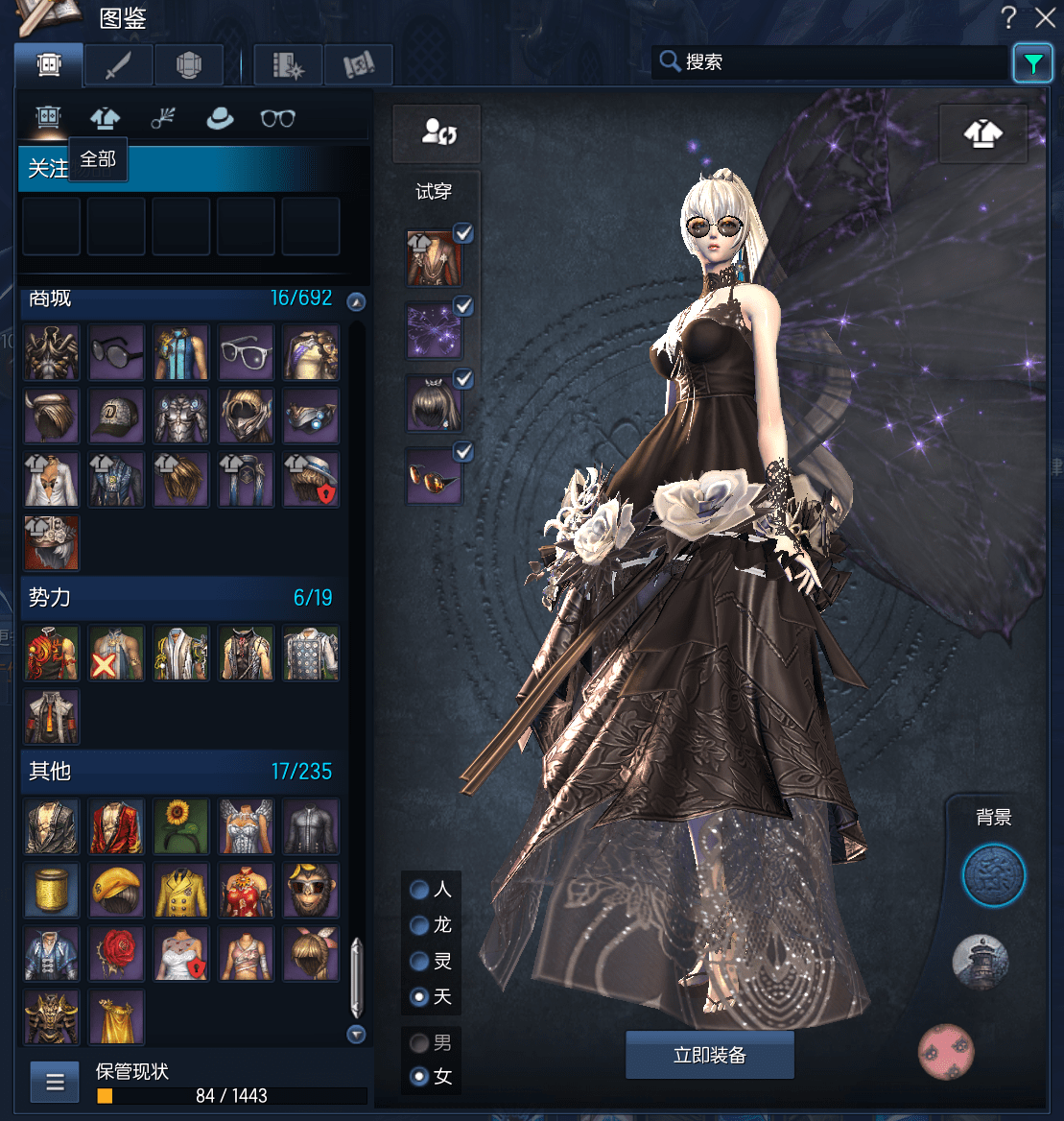The width and height of the screenshot is (1064, 1121).
Task: Choose the sunflower item
Action: [x=181, y=826]
